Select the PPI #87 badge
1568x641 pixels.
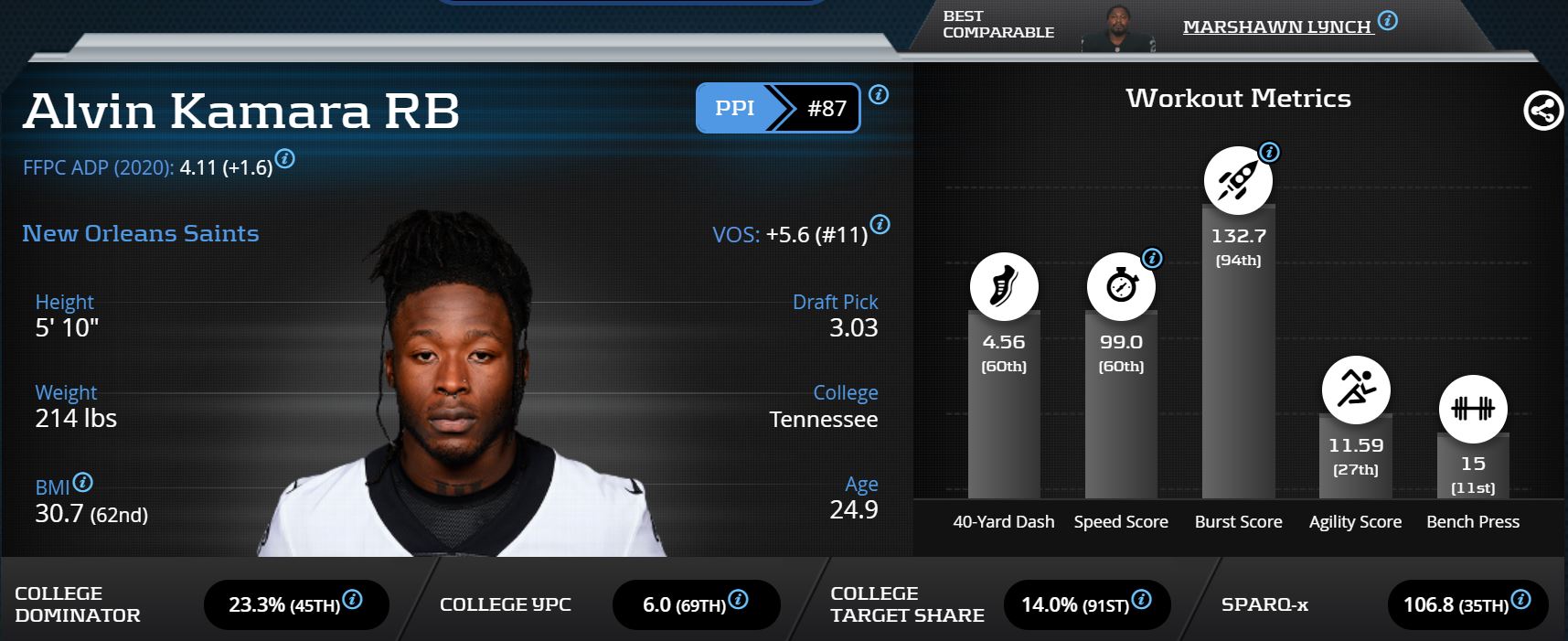point(777,108)
